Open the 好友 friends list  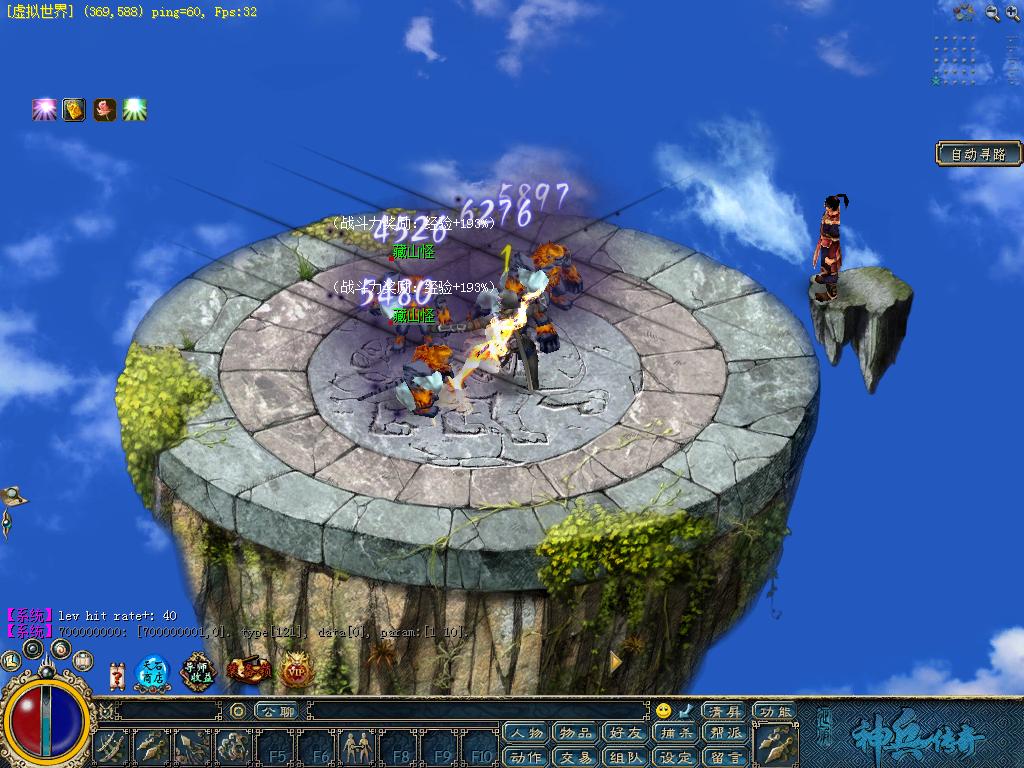625,734
